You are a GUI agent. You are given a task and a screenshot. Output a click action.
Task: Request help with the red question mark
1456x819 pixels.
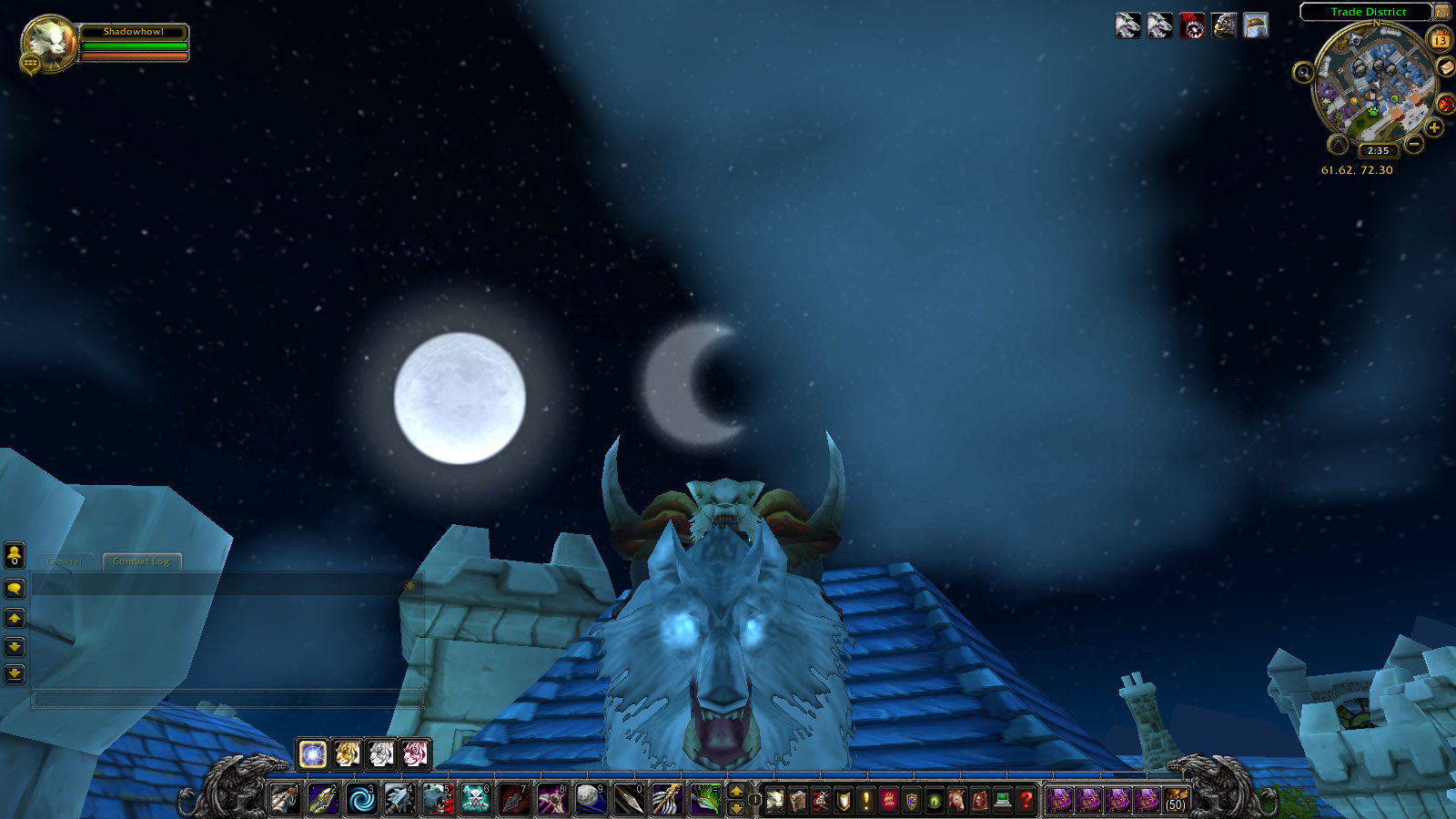coord(1026,799)
